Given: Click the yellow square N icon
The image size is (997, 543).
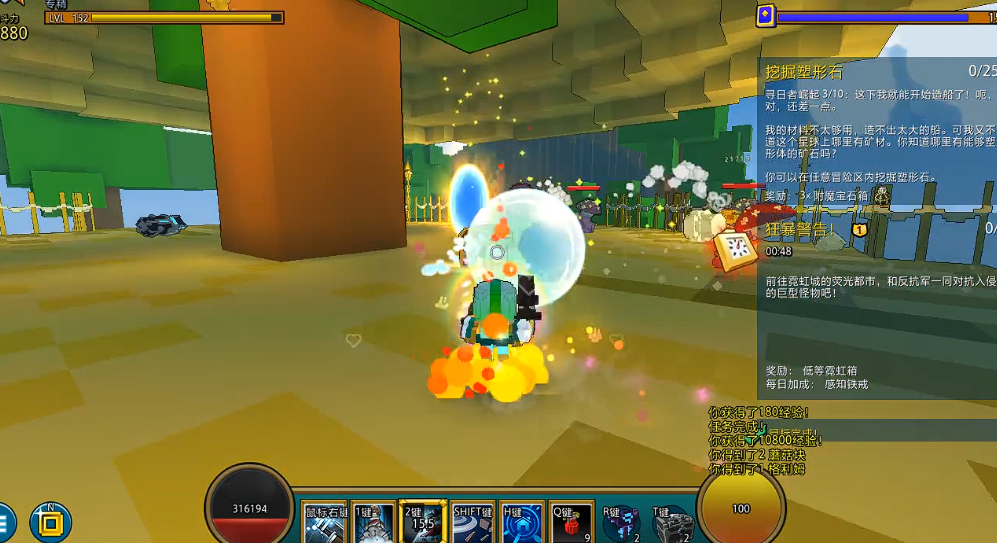Looking at the screenshot, I should [x=50, y=522].
